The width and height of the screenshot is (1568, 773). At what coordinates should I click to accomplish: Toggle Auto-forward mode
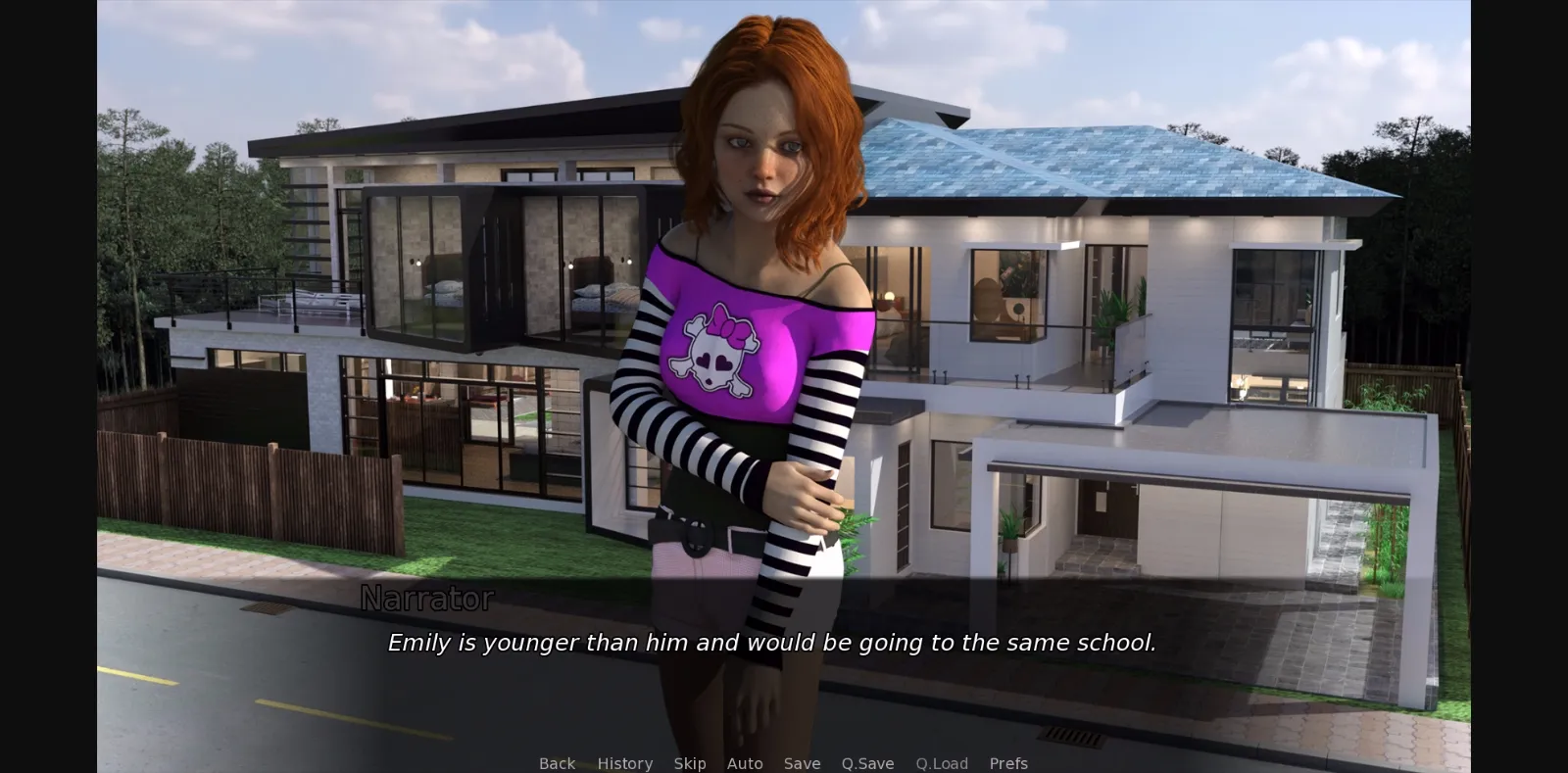[745, 763]
